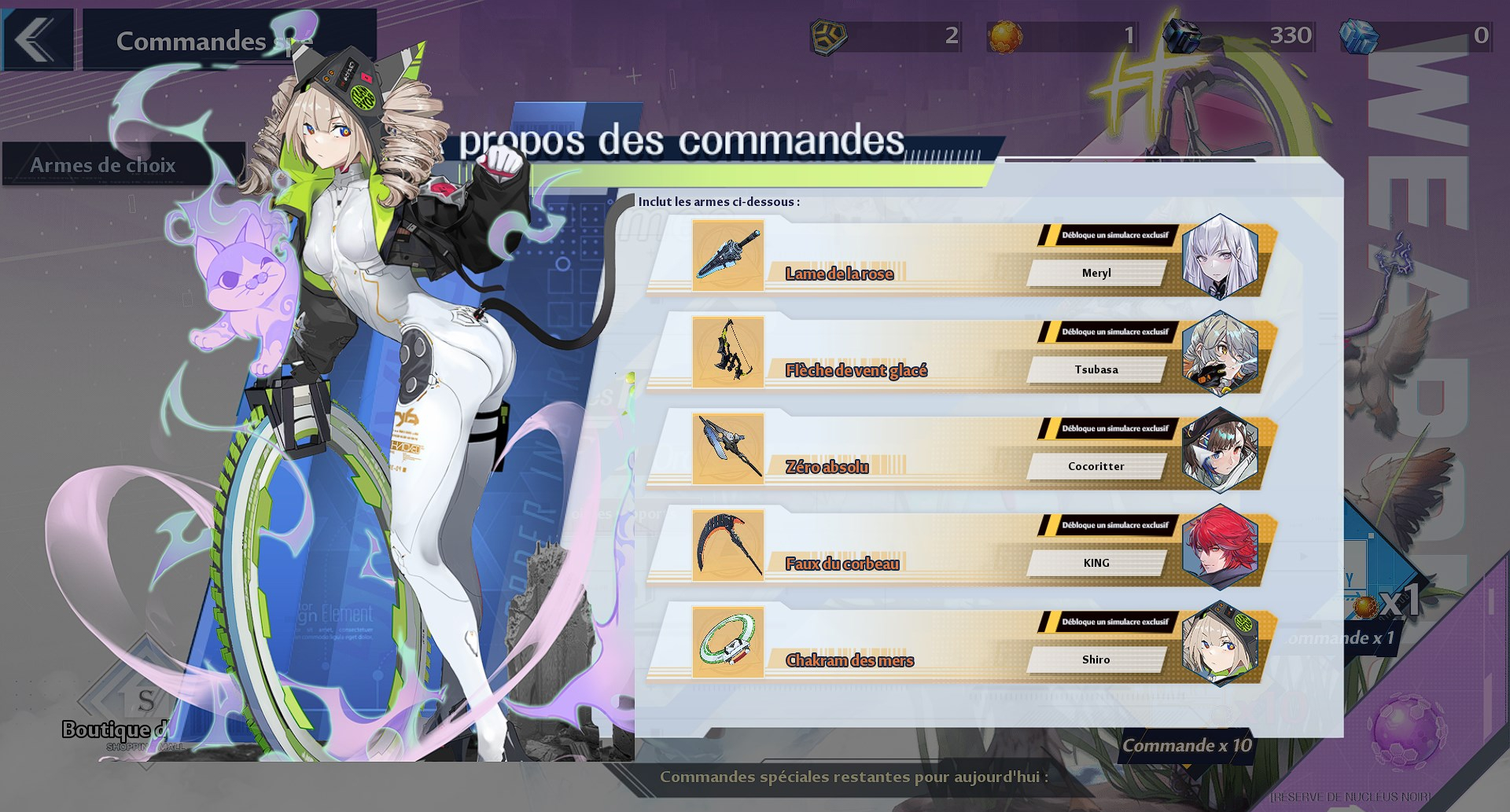Click the Chakram des mers chakram icon

coord(727,642)
